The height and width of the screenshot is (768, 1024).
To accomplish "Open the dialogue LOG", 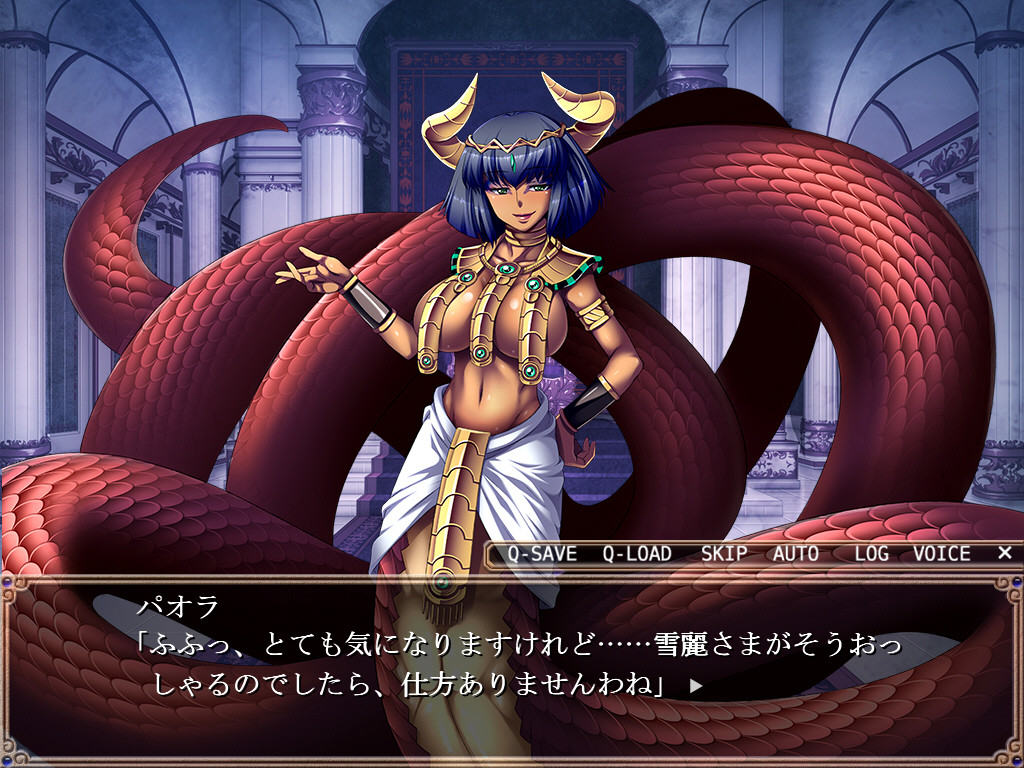I will click(x=872, y=554).
